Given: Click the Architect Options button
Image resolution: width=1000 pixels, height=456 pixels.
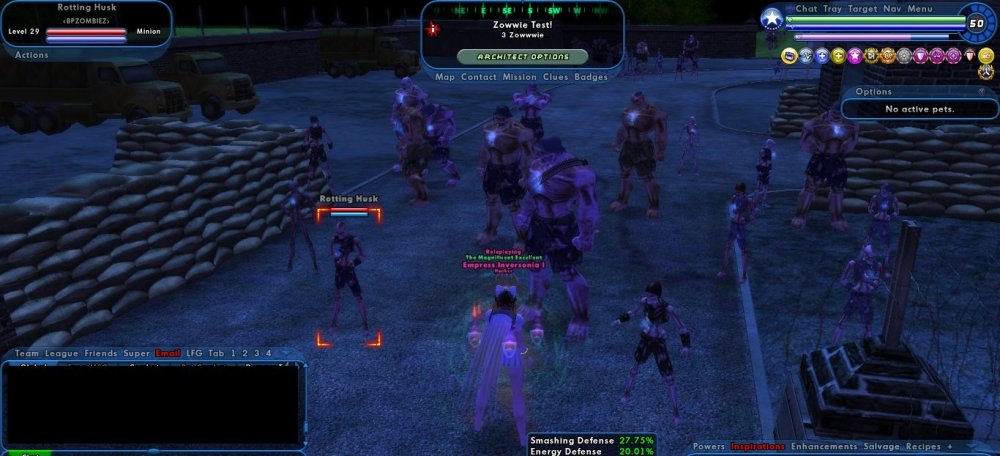Looking at the screenshot, I should 522,57.
